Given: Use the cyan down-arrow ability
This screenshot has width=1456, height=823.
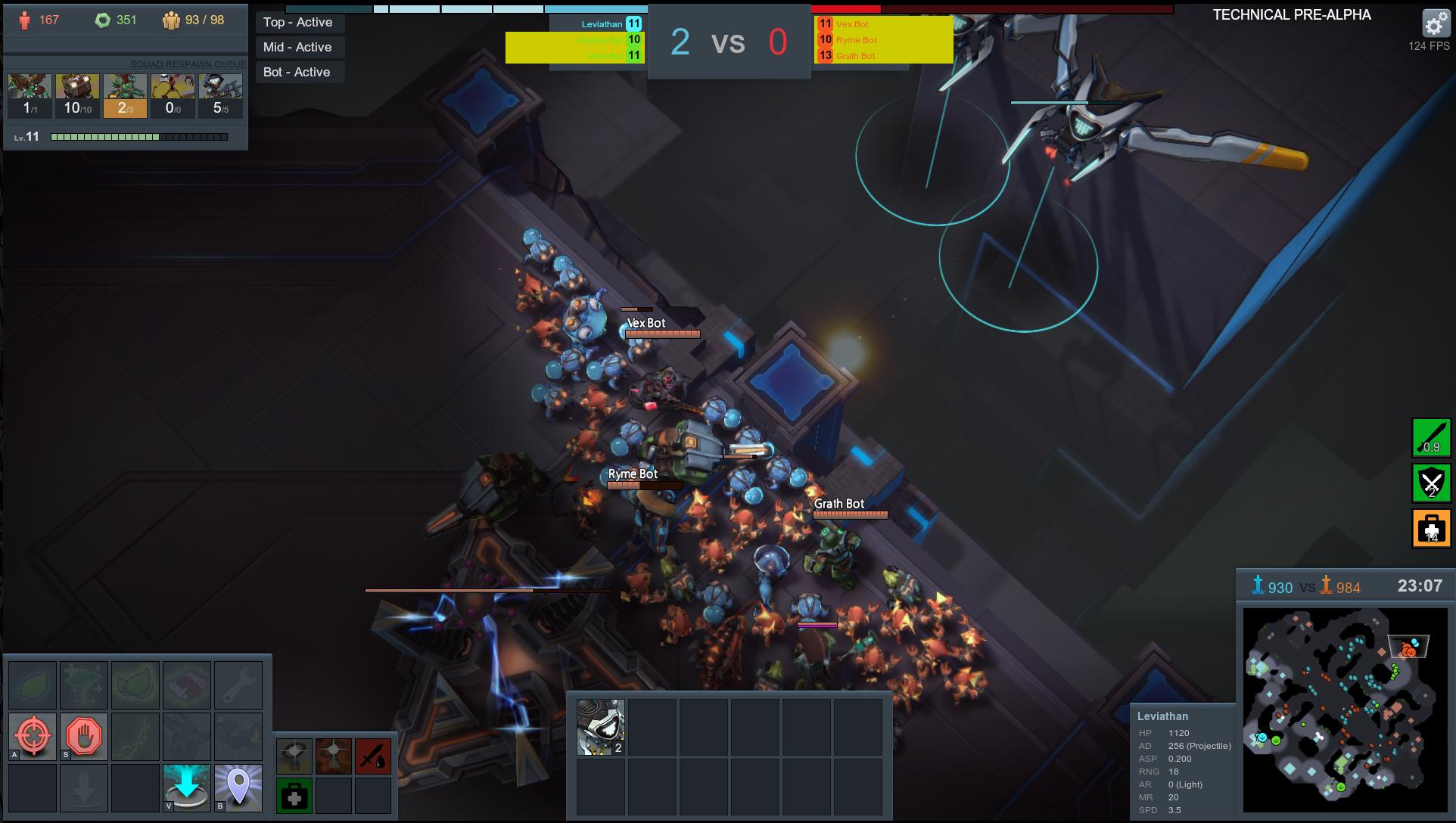Looking at the screenshot, I should coord(187,787).
